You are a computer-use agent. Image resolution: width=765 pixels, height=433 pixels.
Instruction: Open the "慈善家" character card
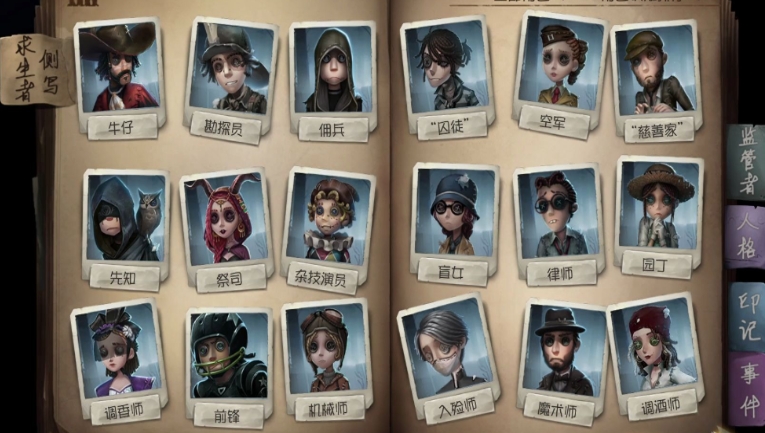coord(657,75)
